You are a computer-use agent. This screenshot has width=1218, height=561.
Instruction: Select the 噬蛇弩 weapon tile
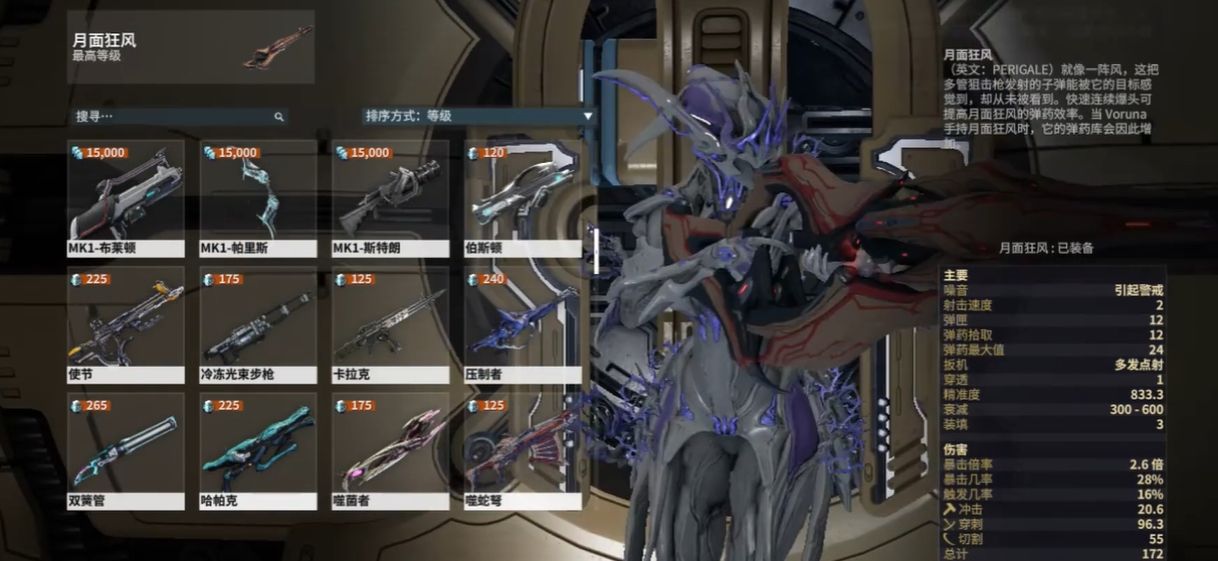point(522,450)
